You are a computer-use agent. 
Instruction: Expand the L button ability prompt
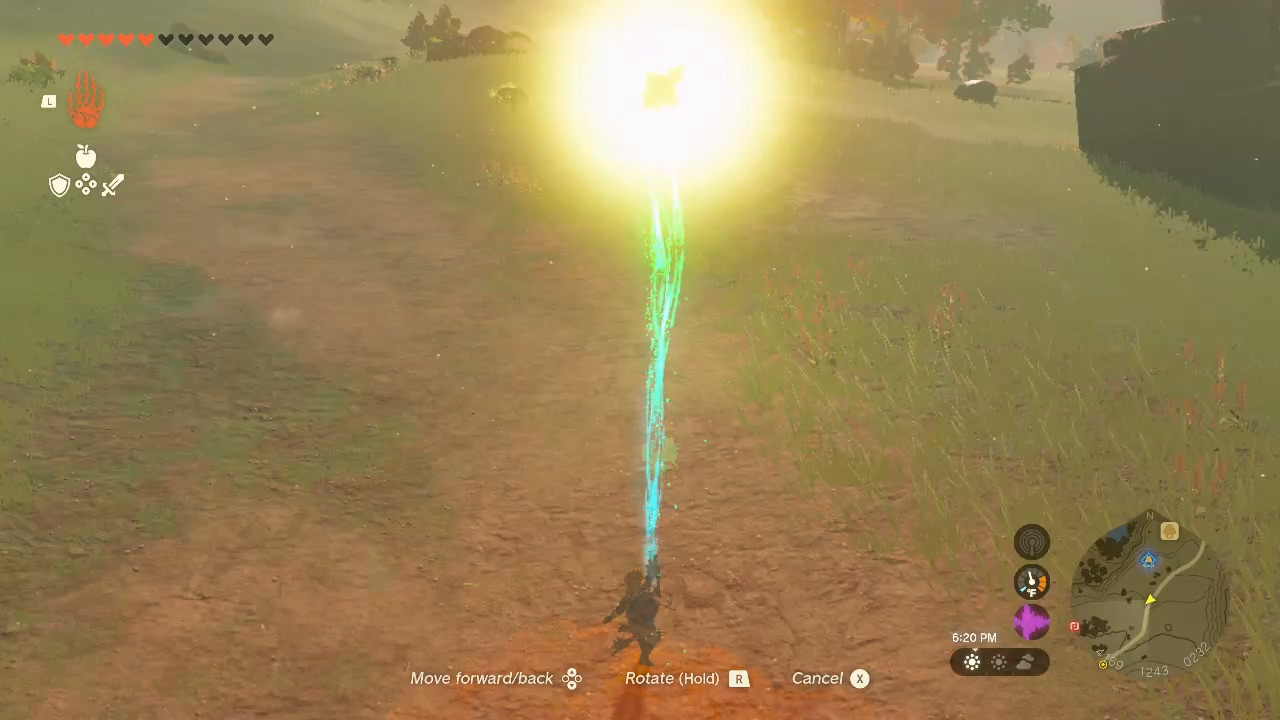49,101
